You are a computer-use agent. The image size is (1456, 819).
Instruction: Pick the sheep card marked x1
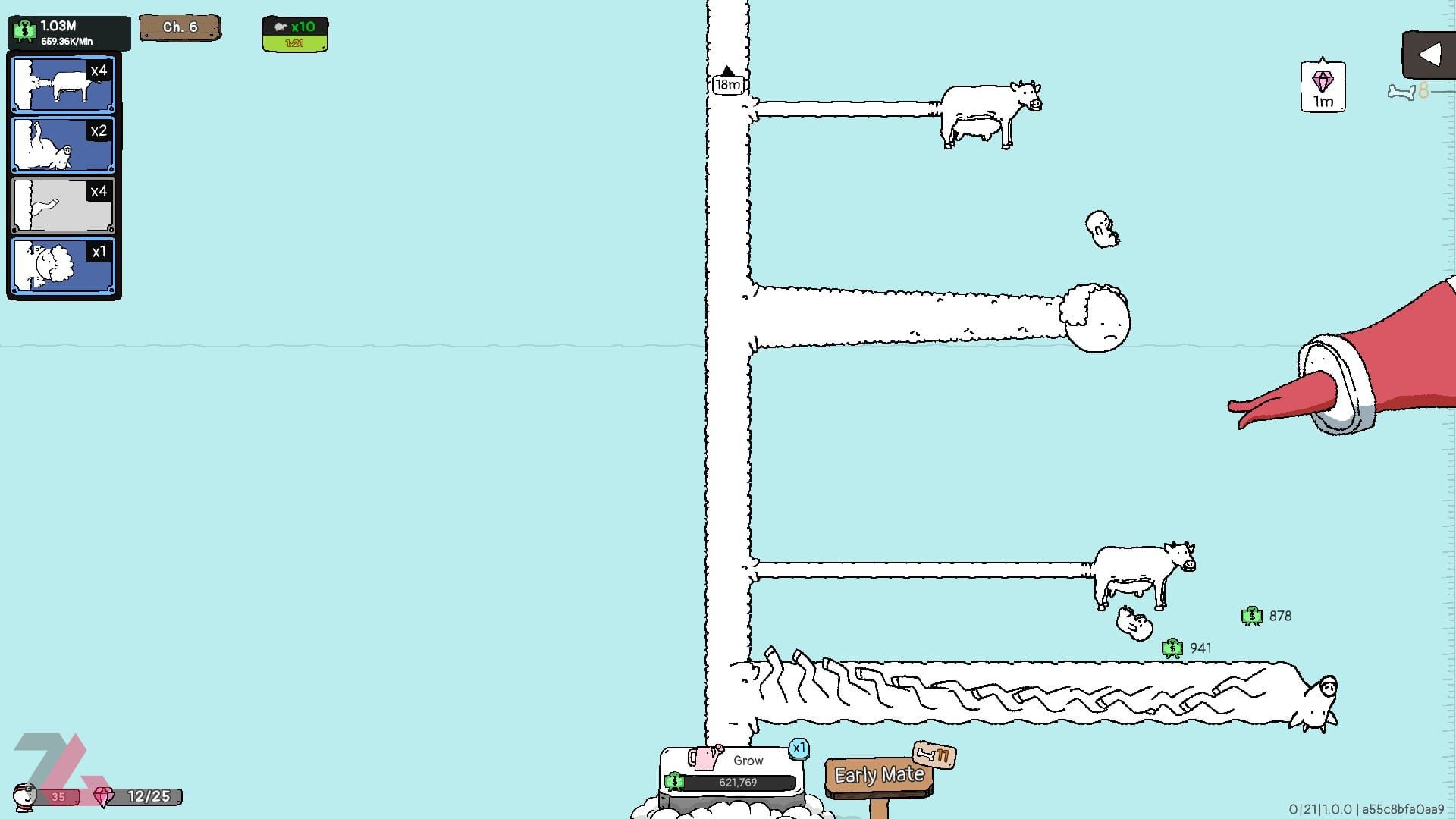[63, 265]
